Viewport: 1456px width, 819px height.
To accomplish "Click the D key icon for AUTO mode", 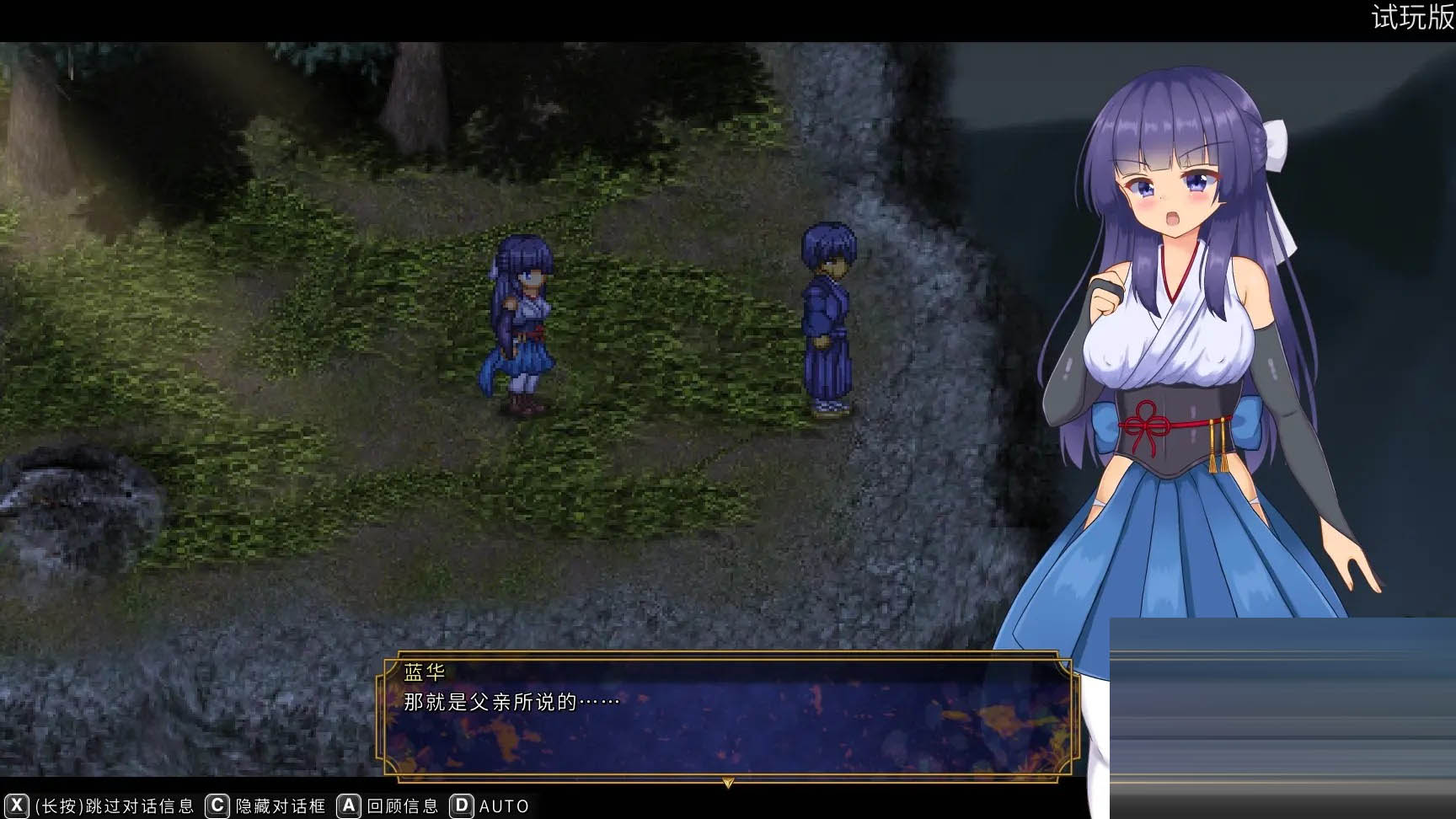I will (x=461, y=806).
